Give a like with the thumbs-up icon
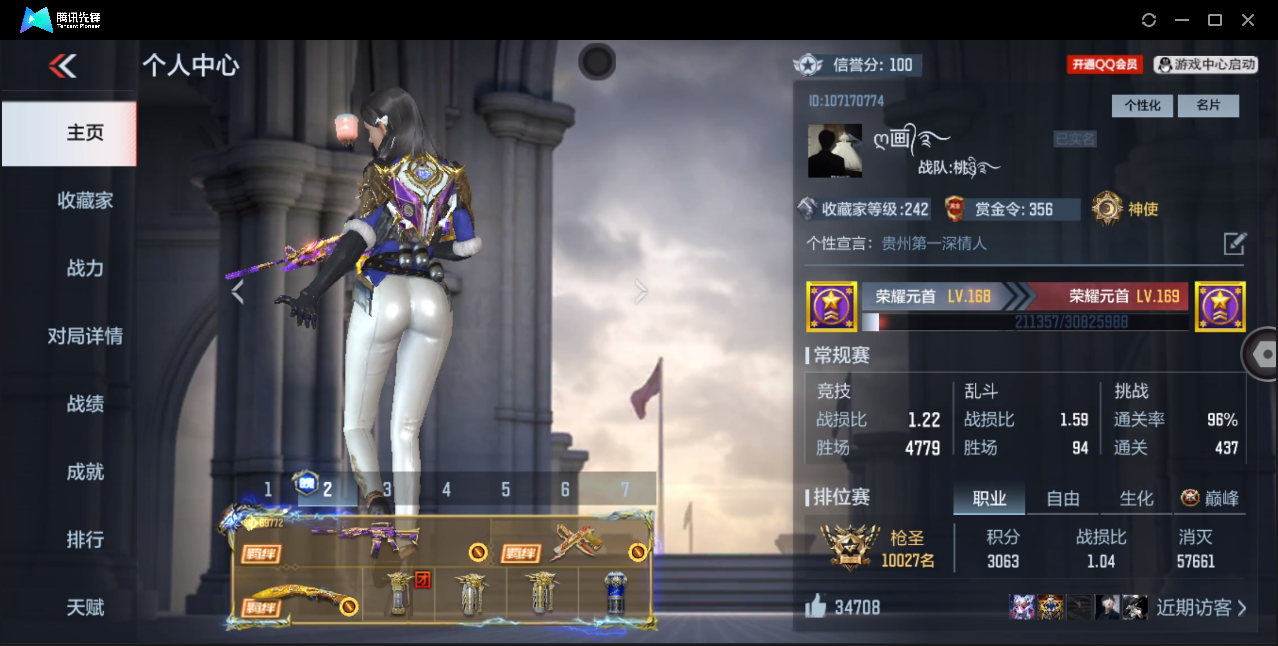Image resolution: width=1278 pixels, height=646 pixels. (x=817, y=606)
